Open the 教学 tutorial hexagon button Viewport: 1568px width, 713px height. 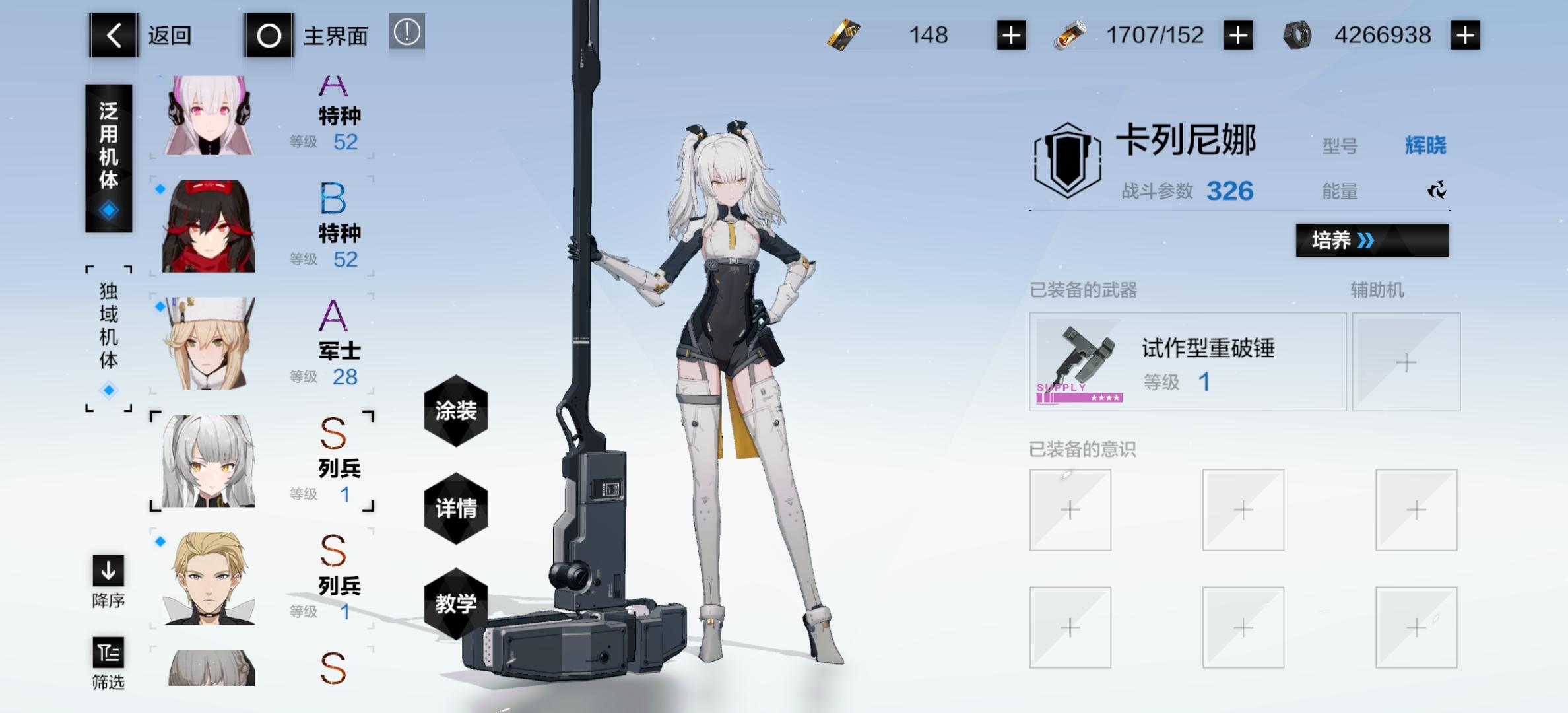457,602
